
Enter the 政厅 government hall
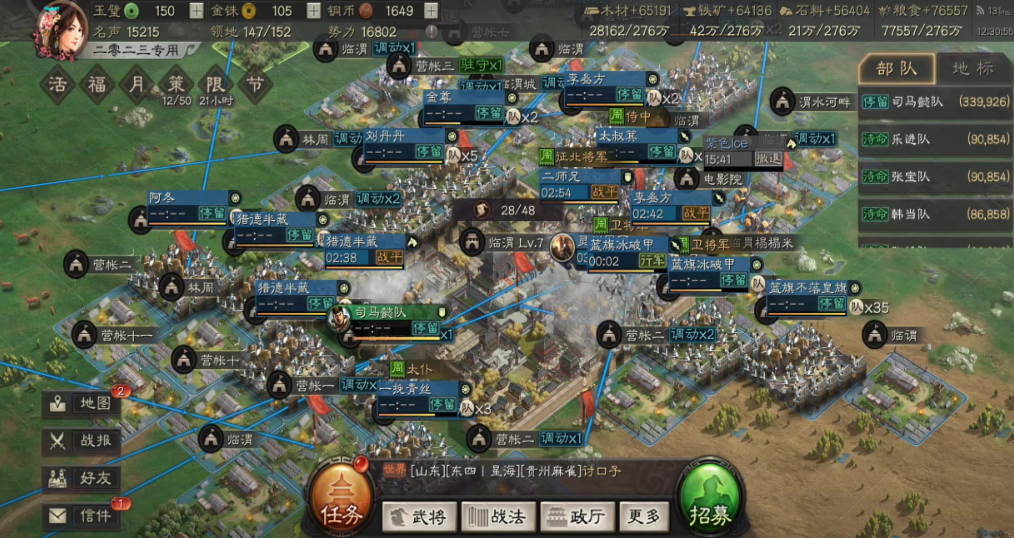(575, 517)
